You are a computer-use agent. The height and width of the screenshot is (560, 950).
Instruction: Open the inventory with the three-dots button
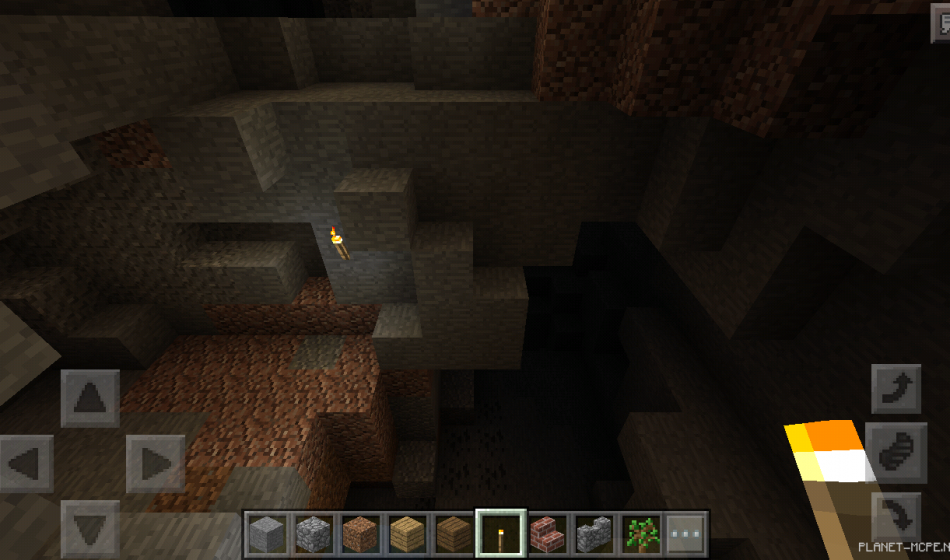coord(686,532)
